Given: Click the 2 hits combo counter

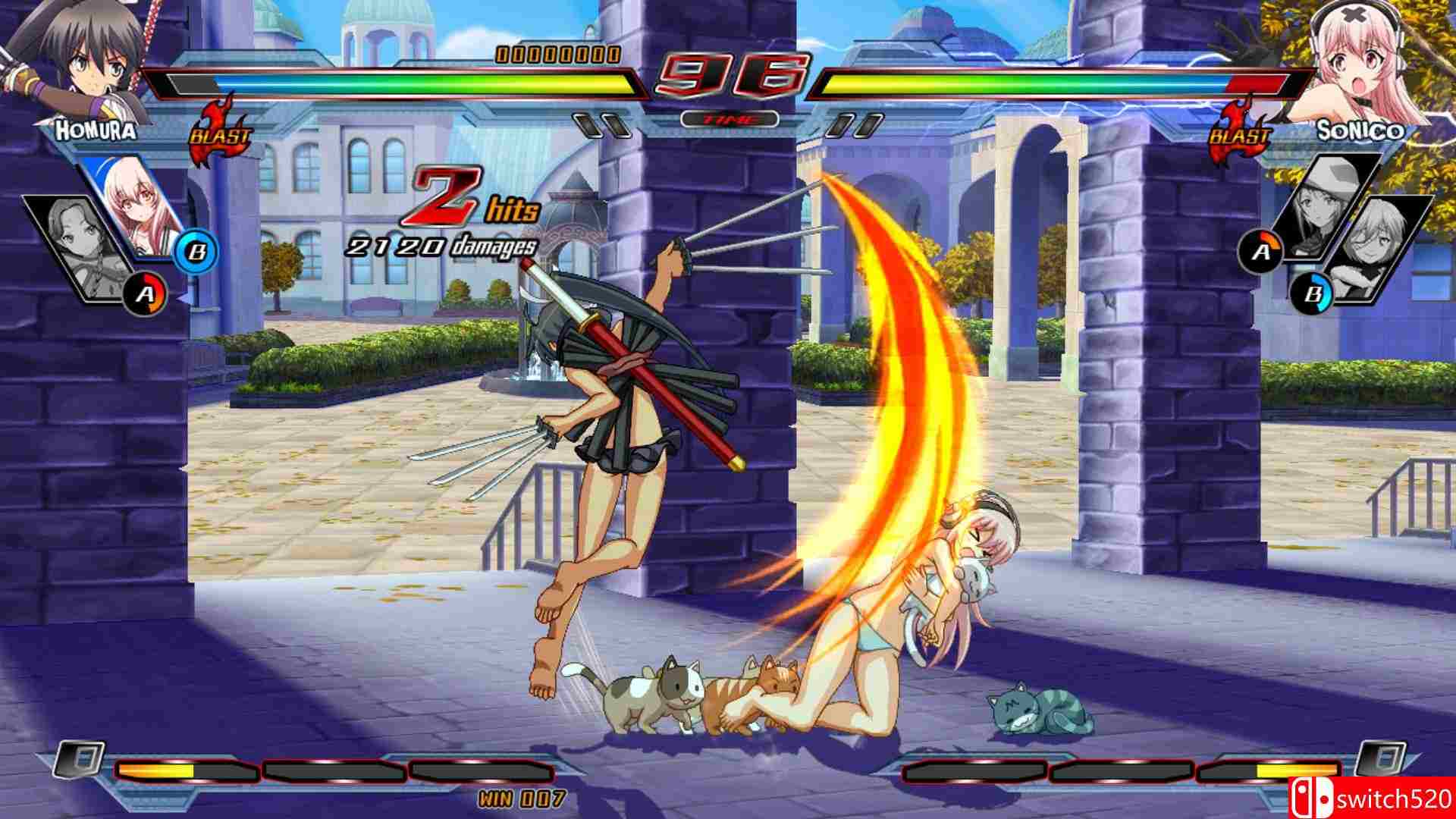Looking at the screenshot, I should [x=447, y=212].
